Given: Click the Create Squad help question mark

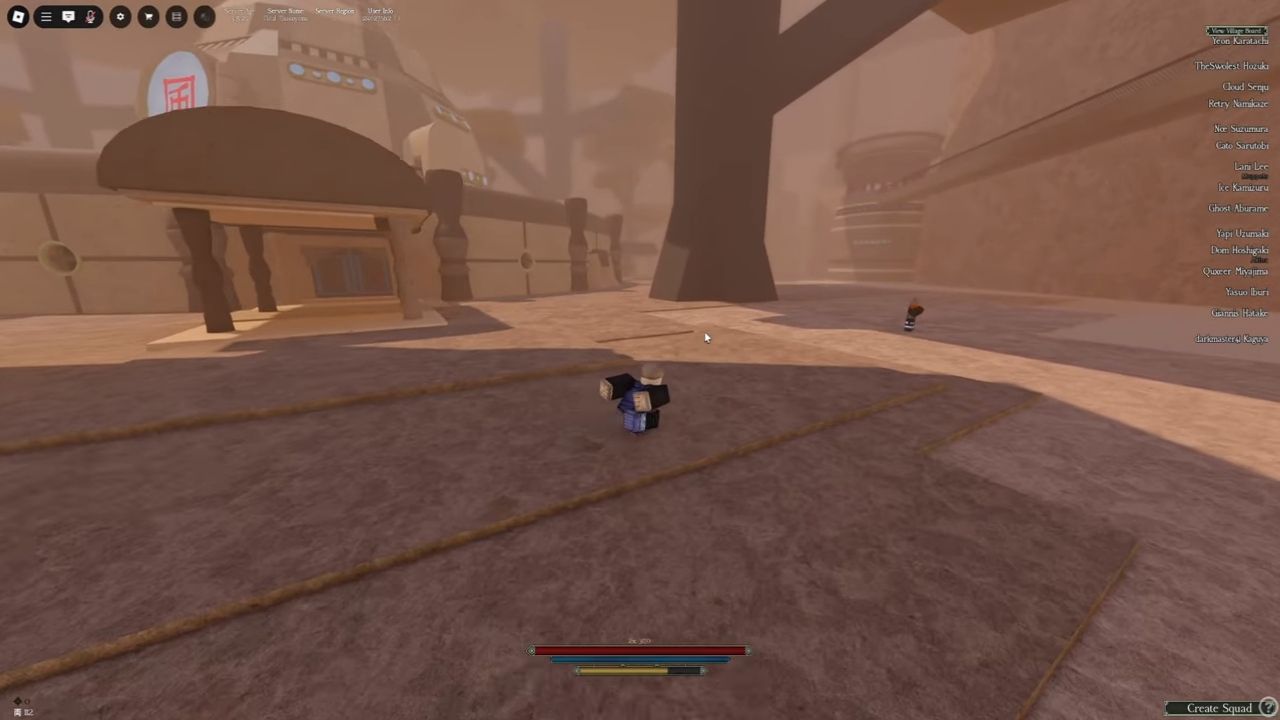Looking at the screenshot, I should [1268, 707].
